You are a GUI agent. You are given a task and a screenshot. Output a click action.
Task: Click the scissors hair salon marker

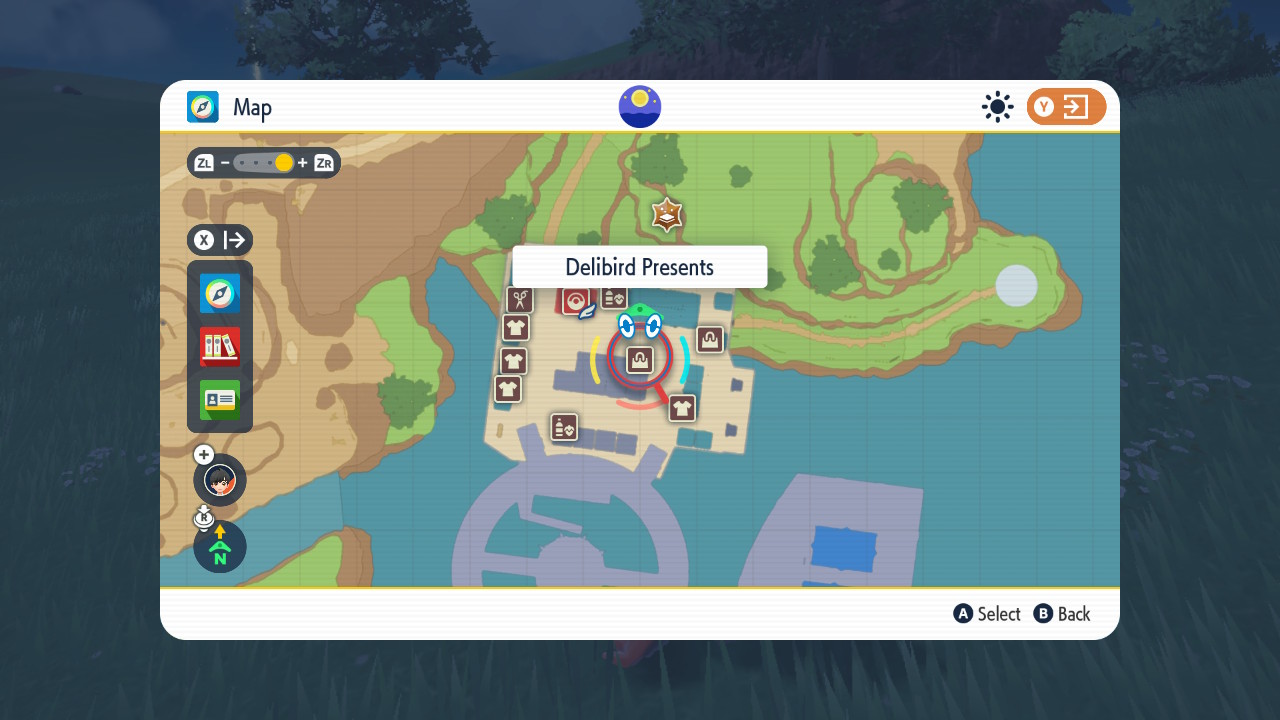(520, 300)
